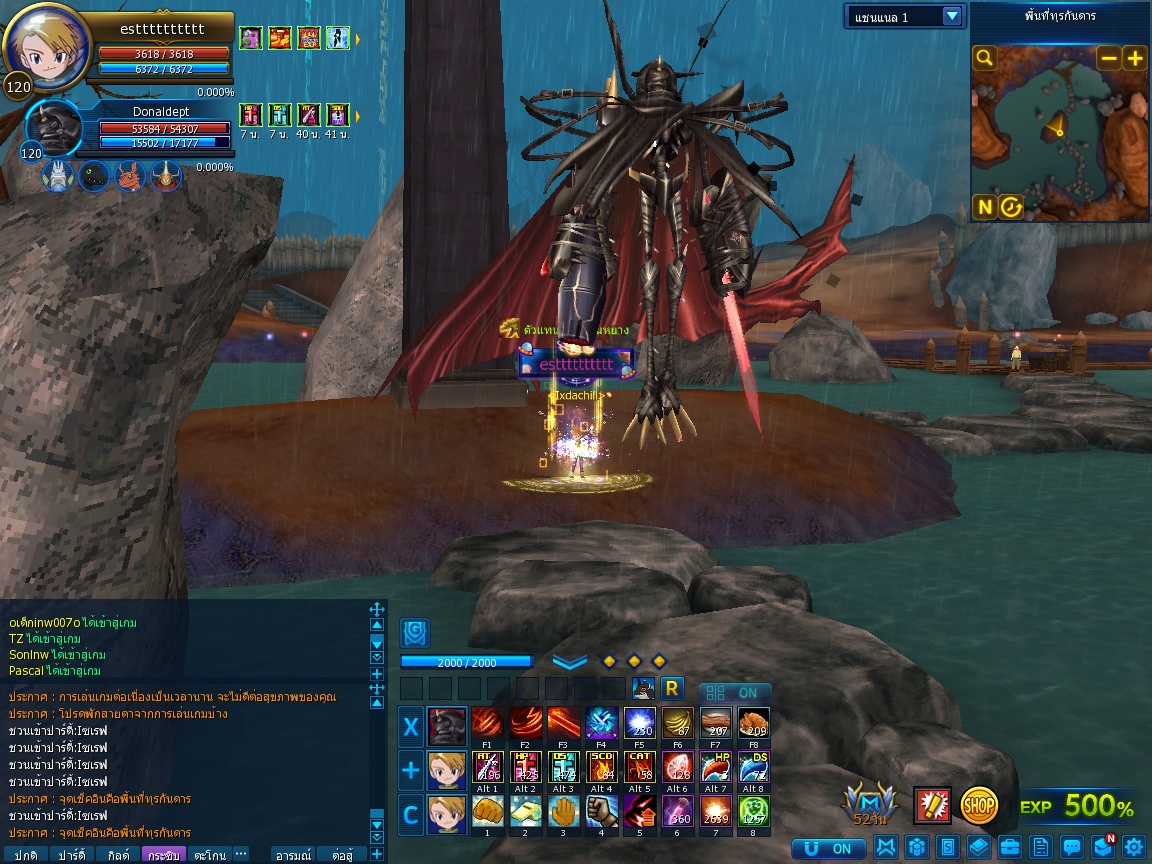The height and width of the screenshot is (864, 1152).
Task: Click the guild shield G icon
Action: pos(415,632)
